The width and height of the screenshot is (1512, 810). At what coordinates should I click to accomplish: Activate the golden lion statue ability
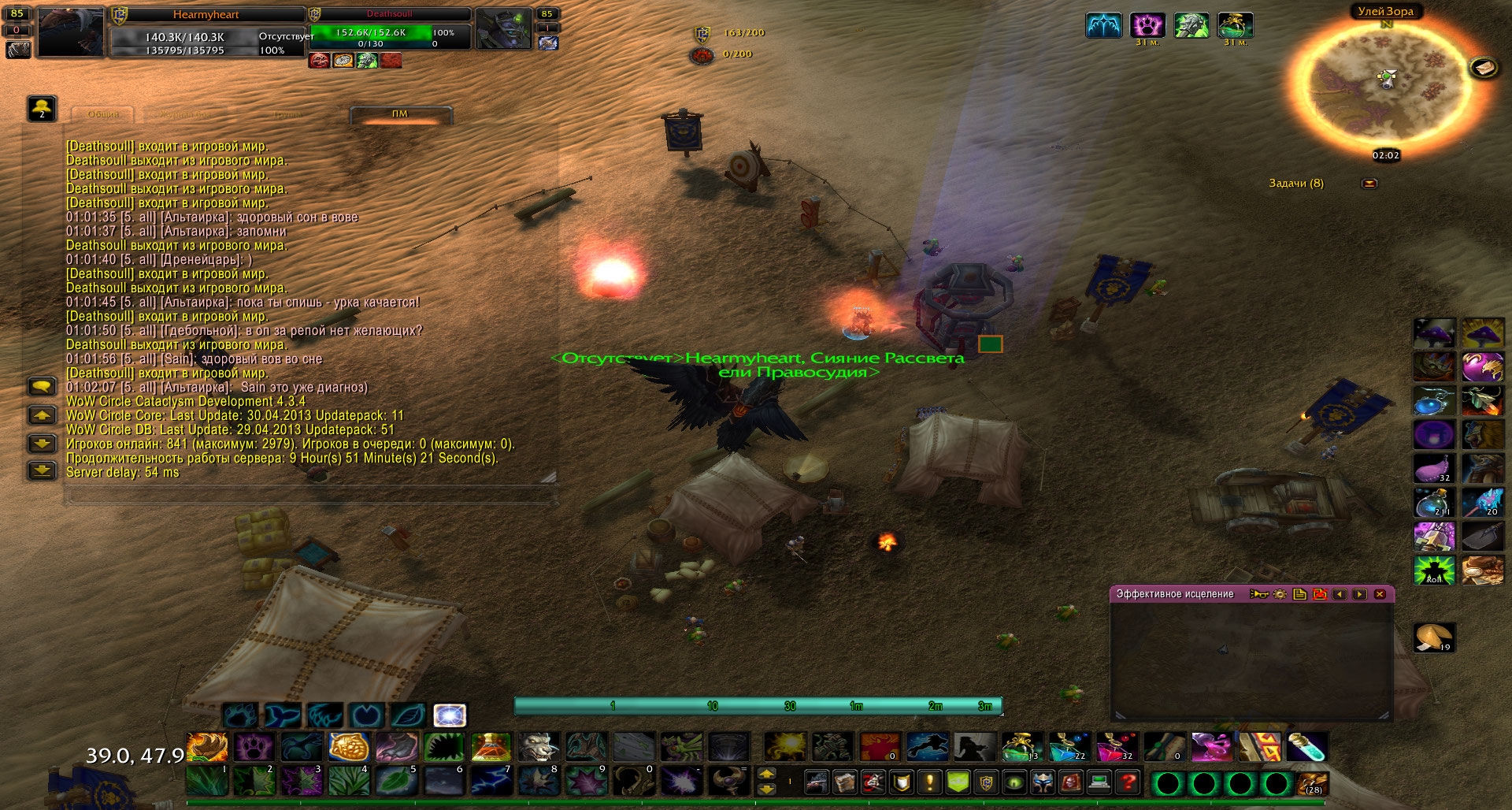pos(348,746)
